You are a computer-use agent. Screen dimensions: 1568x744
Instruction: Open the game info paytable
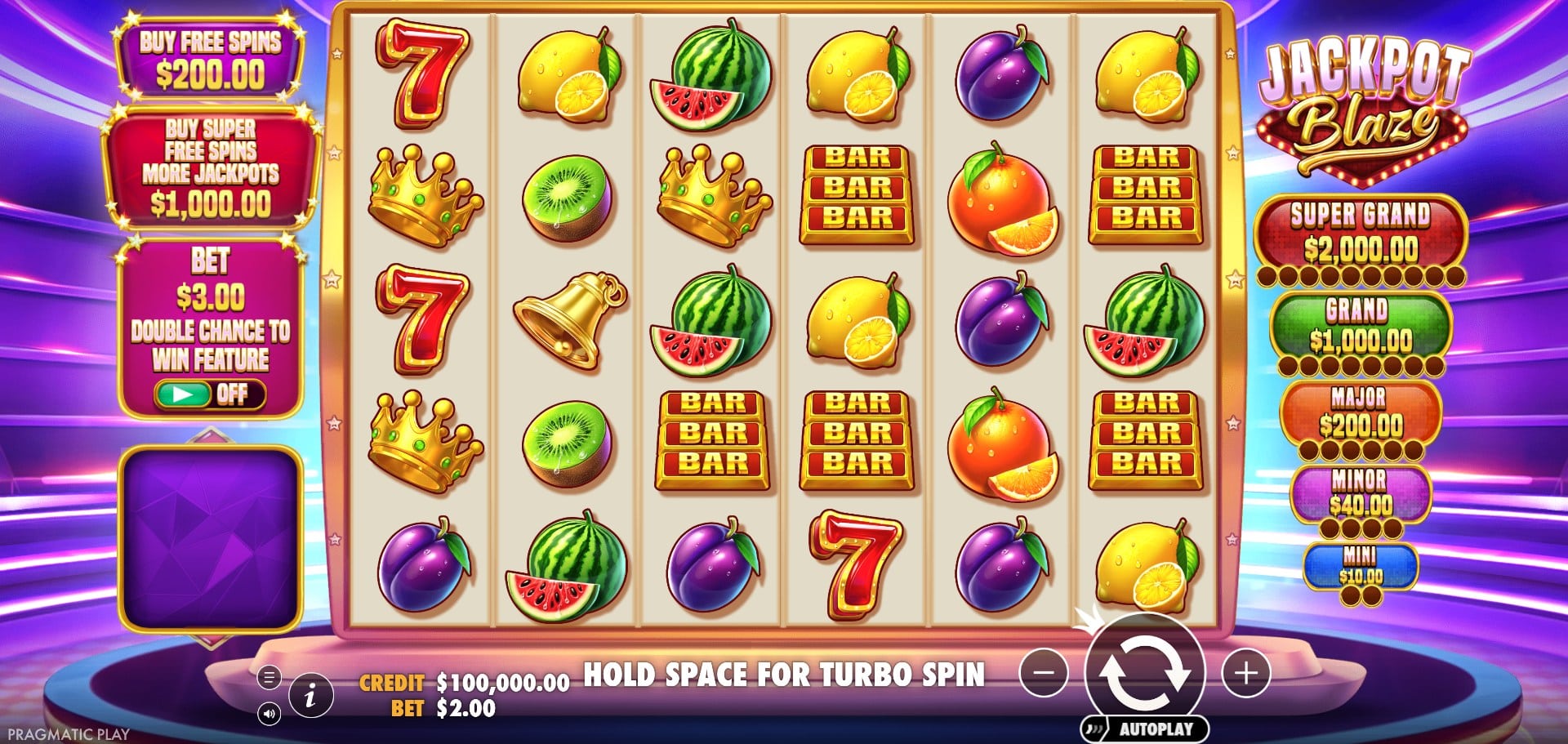310,696
